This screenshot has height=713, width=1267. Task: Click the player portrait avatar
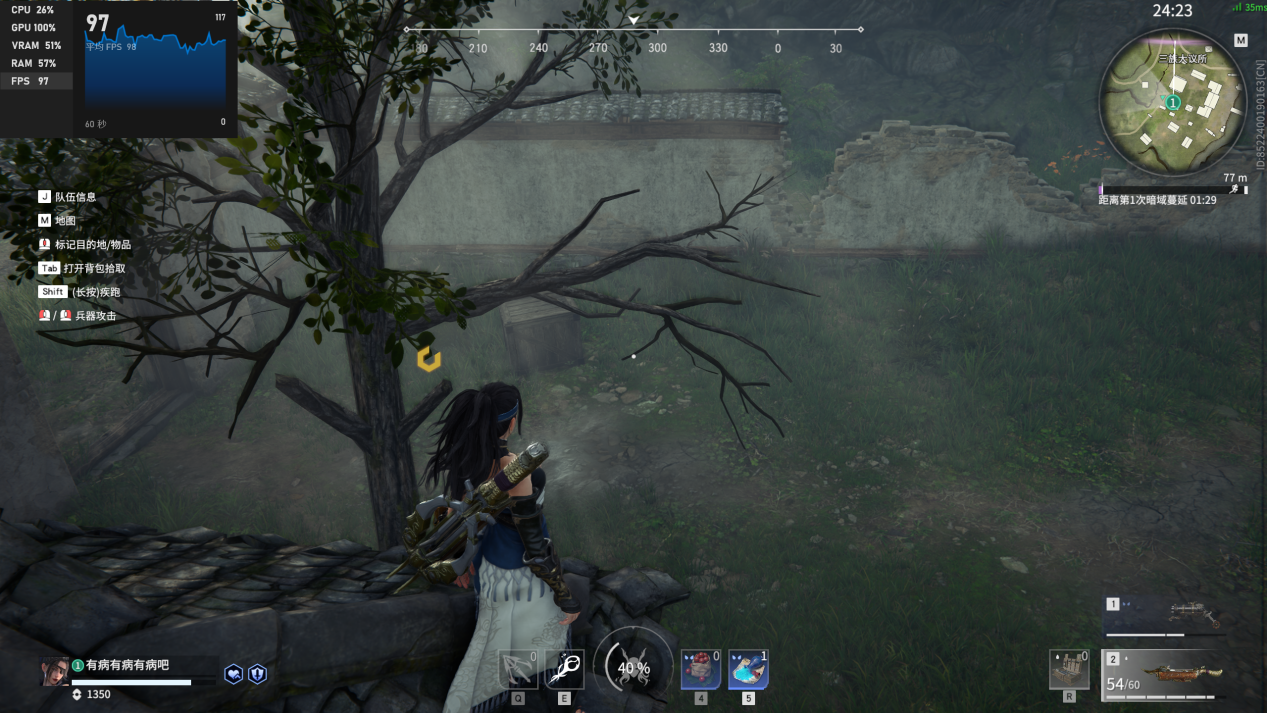(x=55, y=672)
